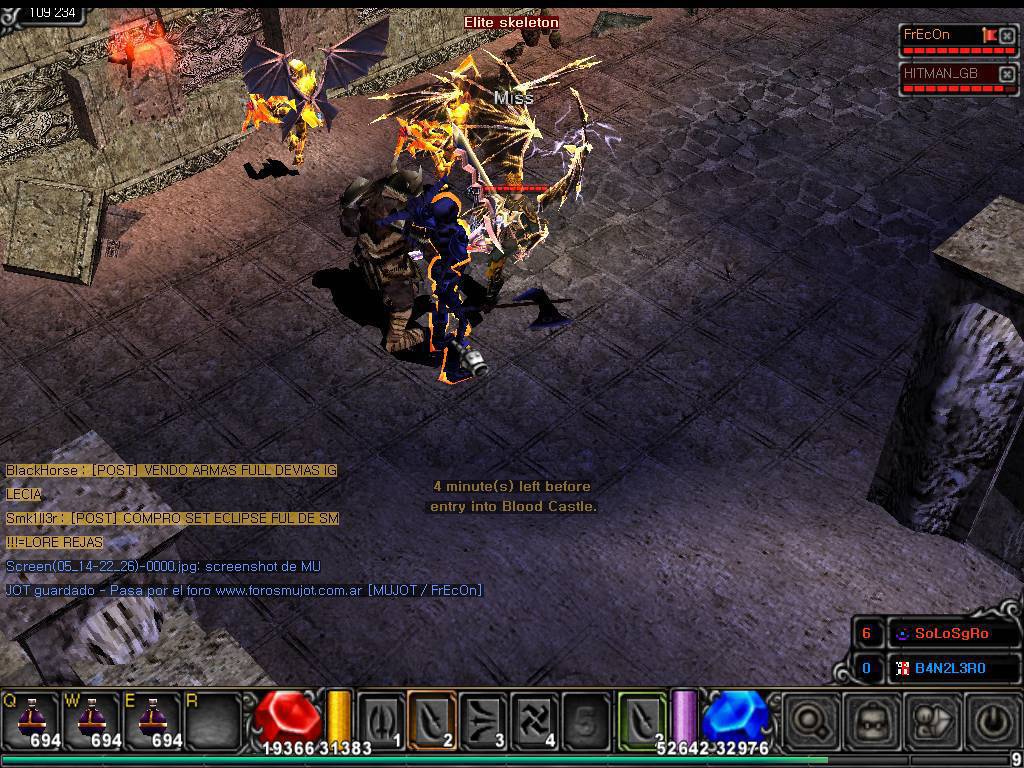Viewport: 1024px width, 768px height.
Task: Select the spinning blades skill in slot 4
Action: click(x=535, y=719)
